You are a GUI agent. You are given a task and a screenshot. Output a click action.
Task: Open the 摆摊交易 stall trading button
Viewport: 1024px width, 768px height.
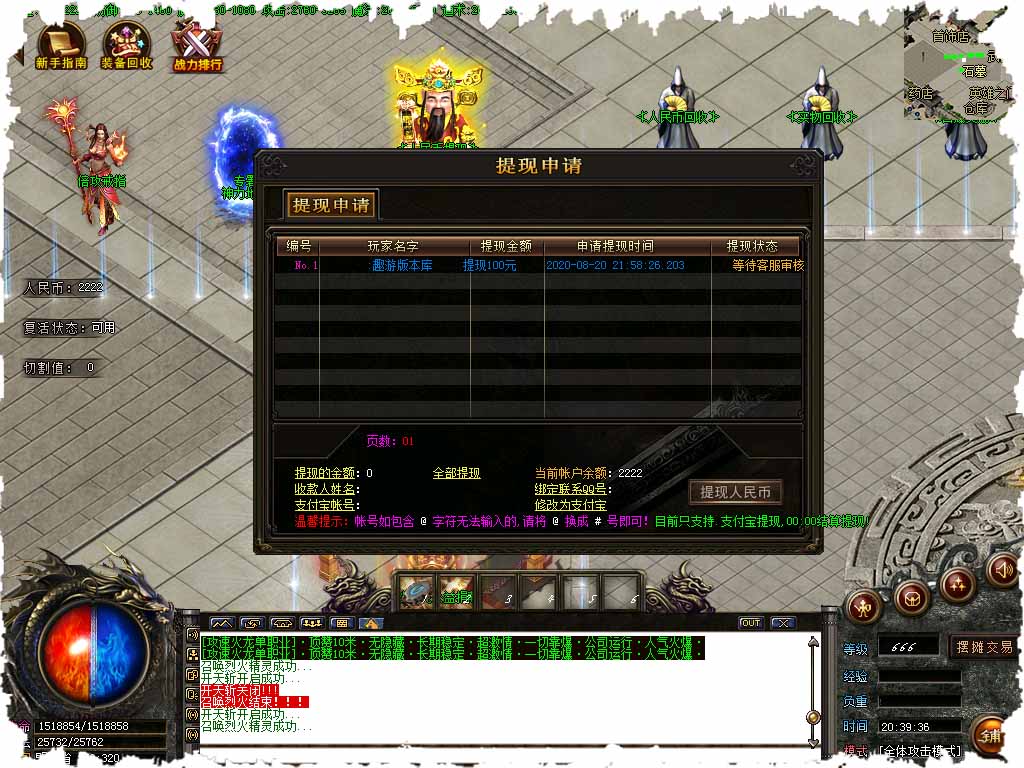[984, 647]
